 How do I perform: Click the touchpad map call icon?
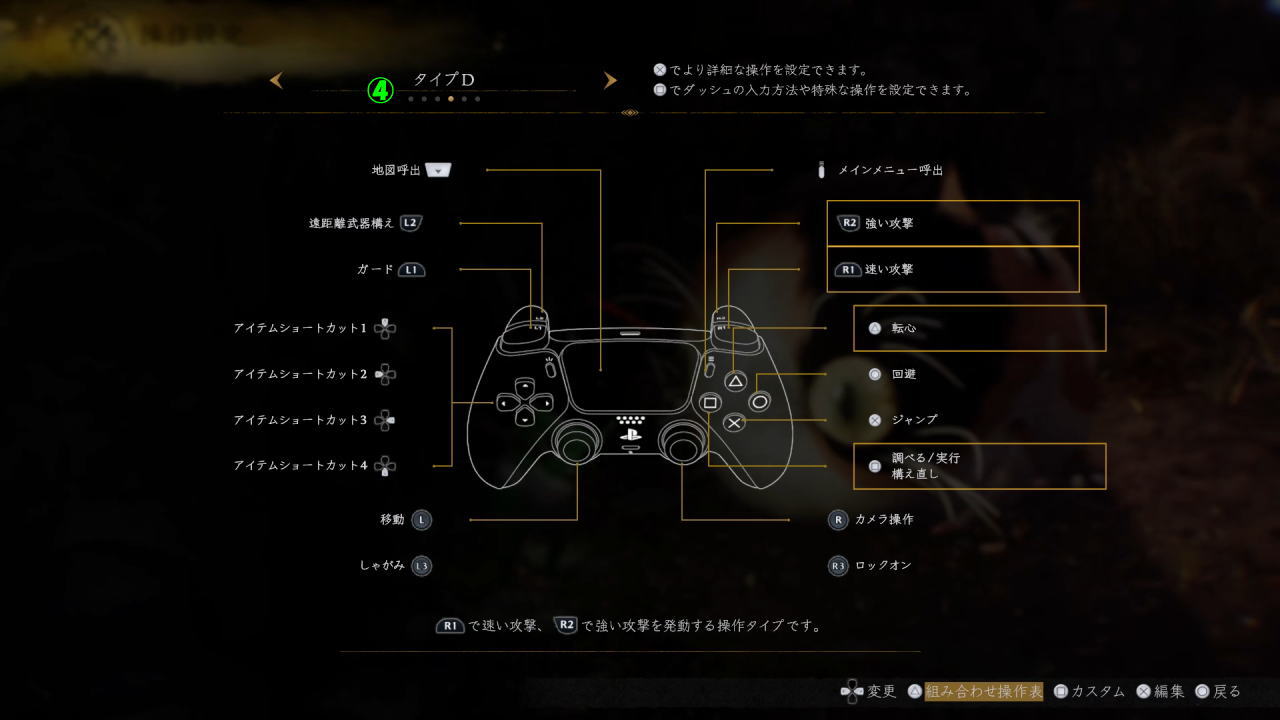437,169
